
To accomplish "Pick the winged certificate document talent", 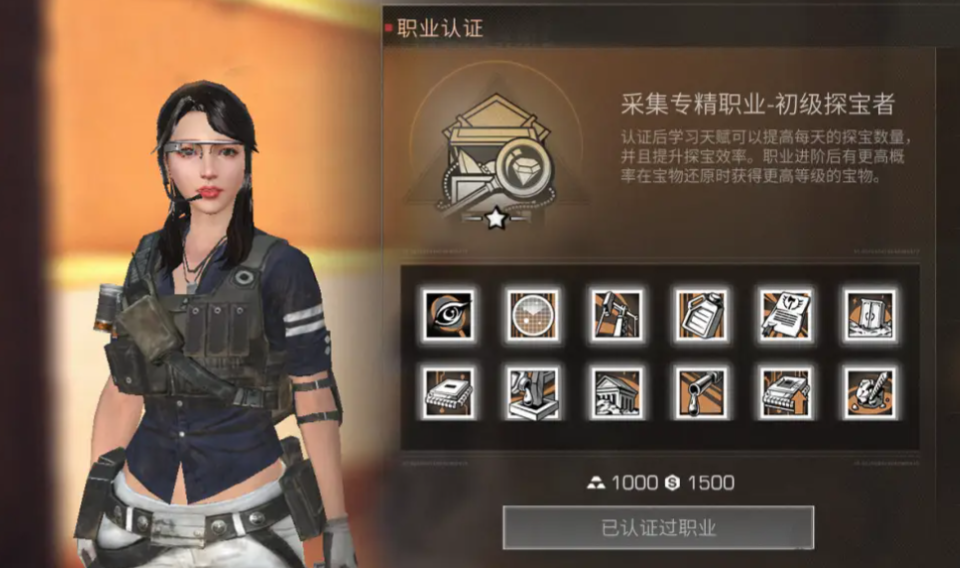I will (785, 315).
